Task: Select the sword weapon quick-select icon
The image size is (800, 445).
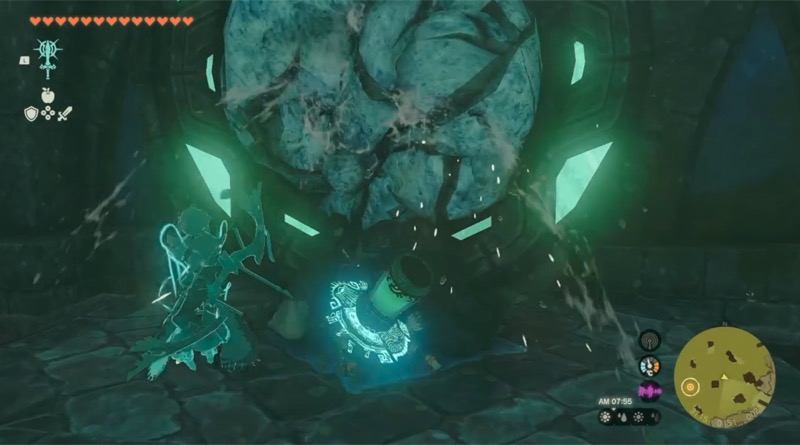Action: coord(65,114)
